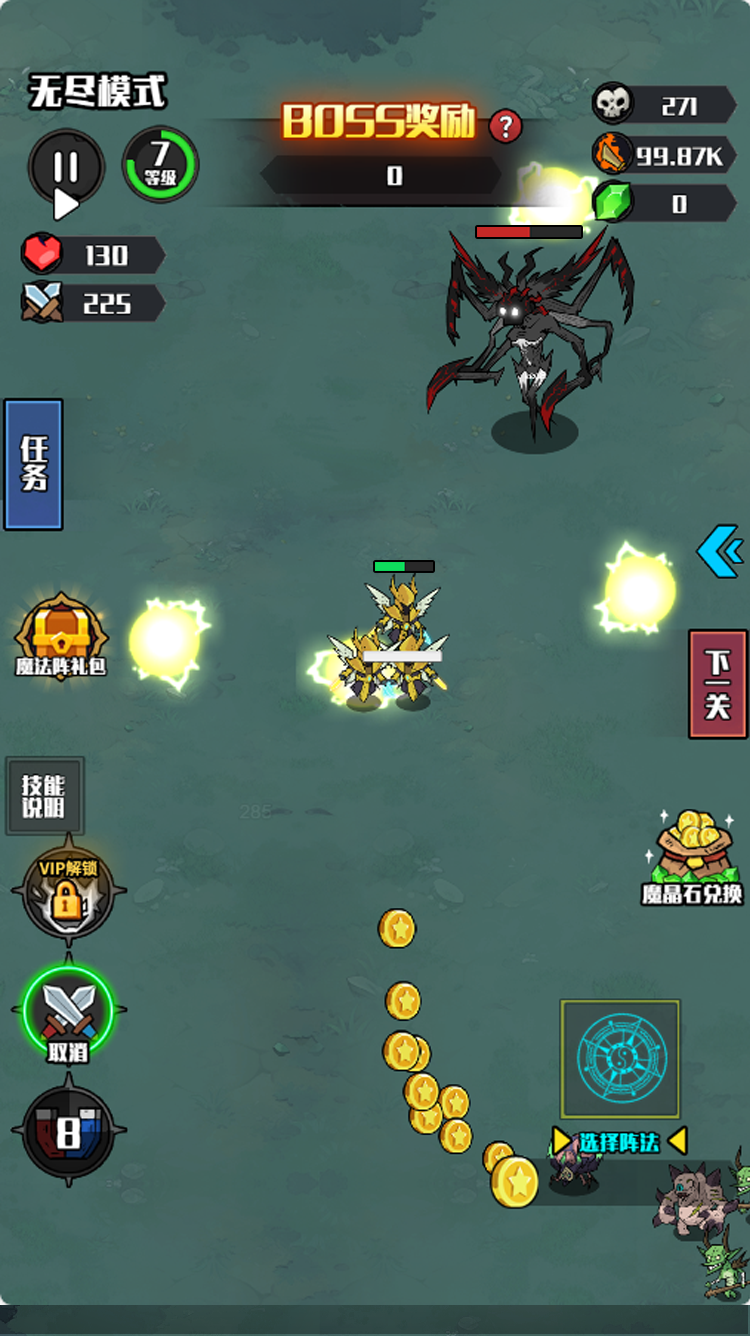Go to the next stage with 下一关
This screenshot has width=750, height=1336.
[717, 684]
